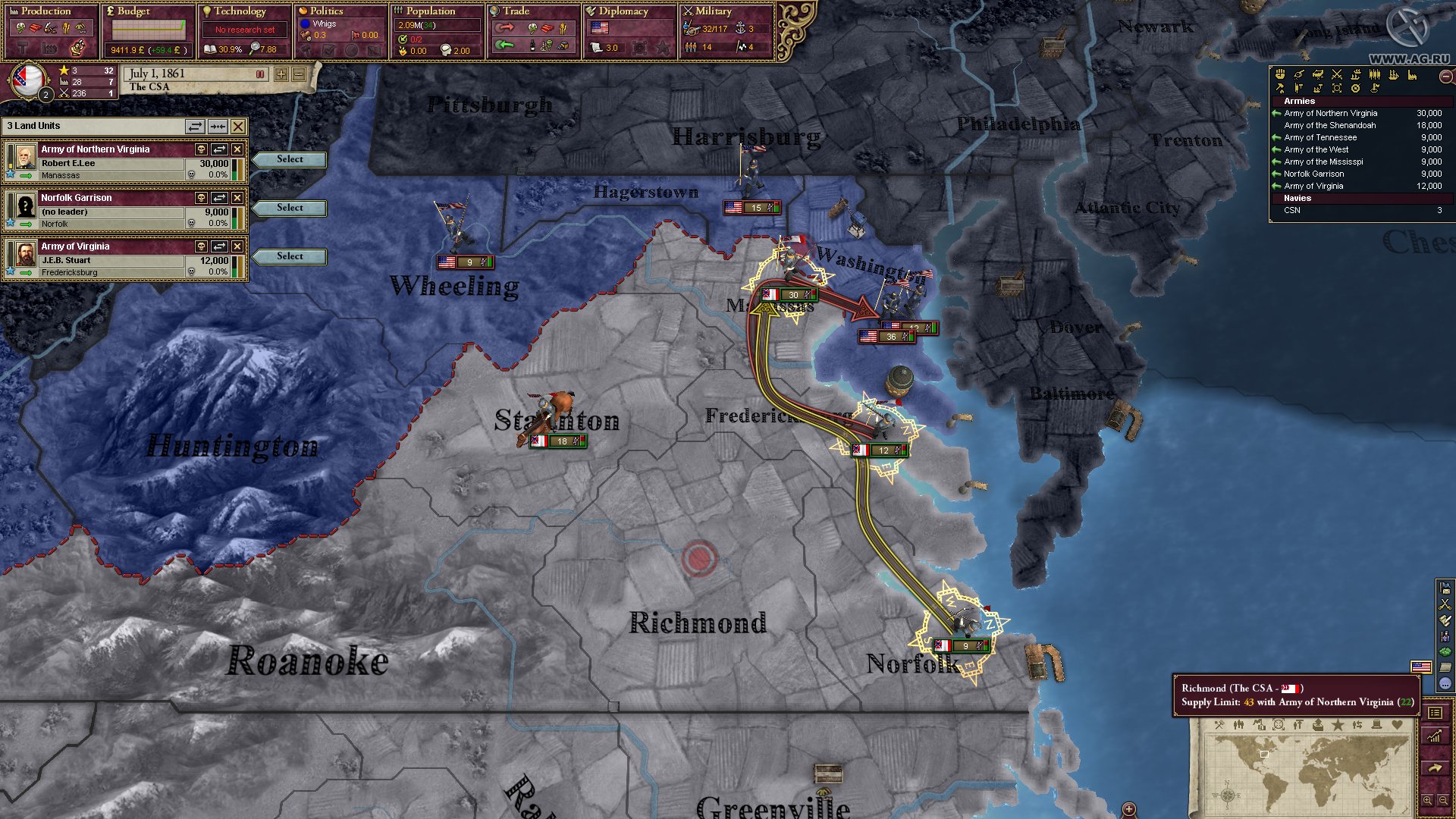Click the plus stepper to increase game speed
Screen dimensions: 1456x819
coord(281,76)
